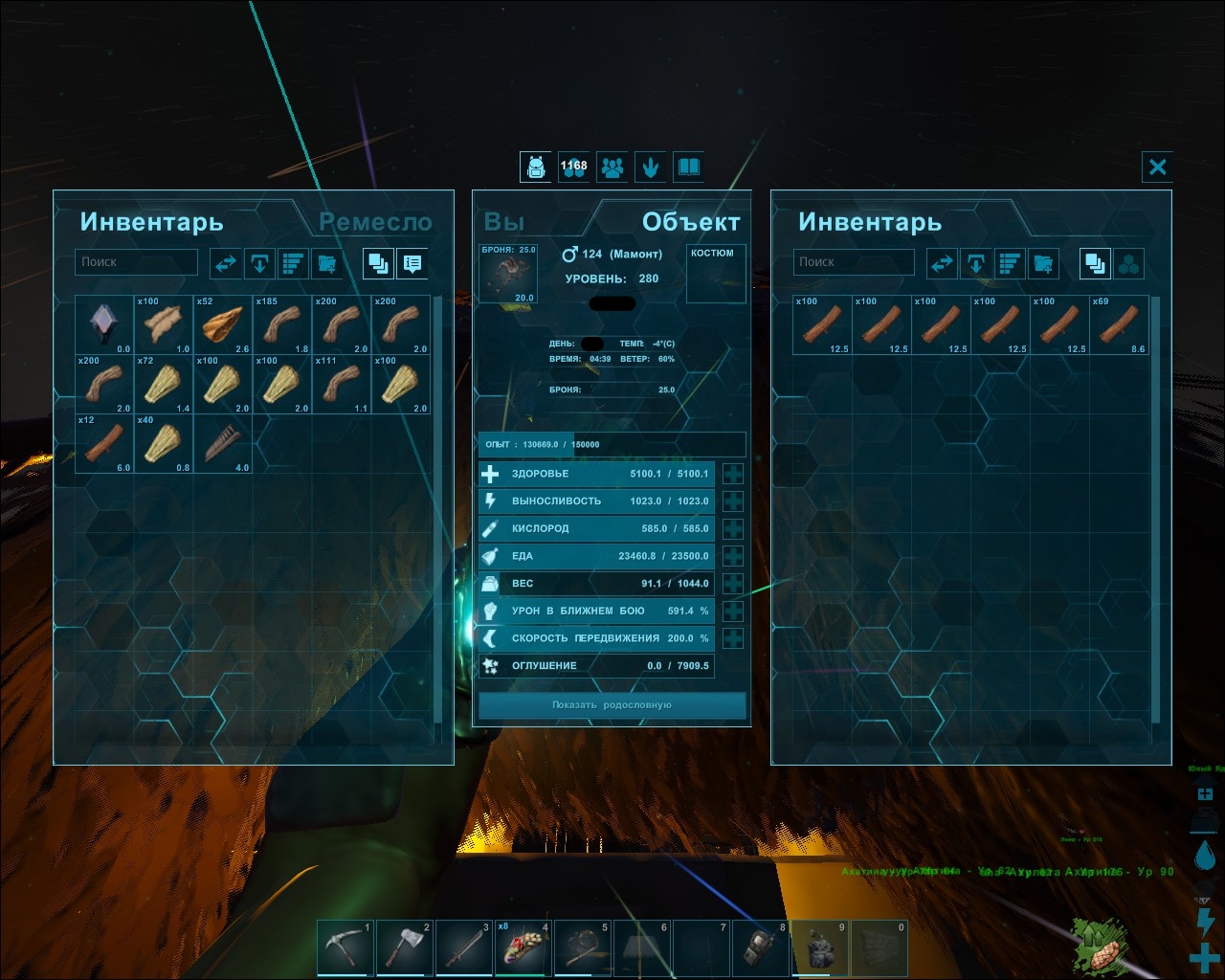Open the book icon in the top bar

pos(689,167)
